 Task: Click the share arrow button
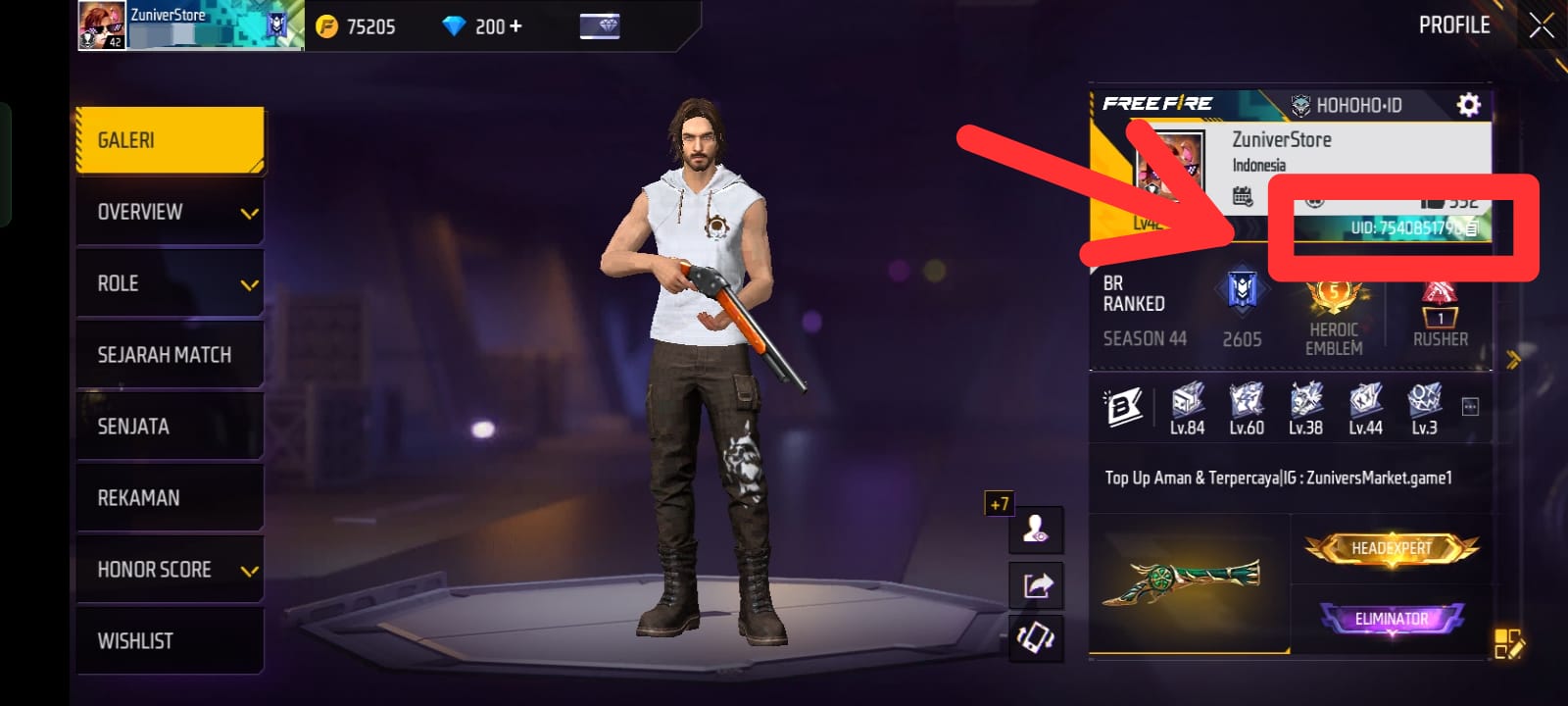point(1037,585)
